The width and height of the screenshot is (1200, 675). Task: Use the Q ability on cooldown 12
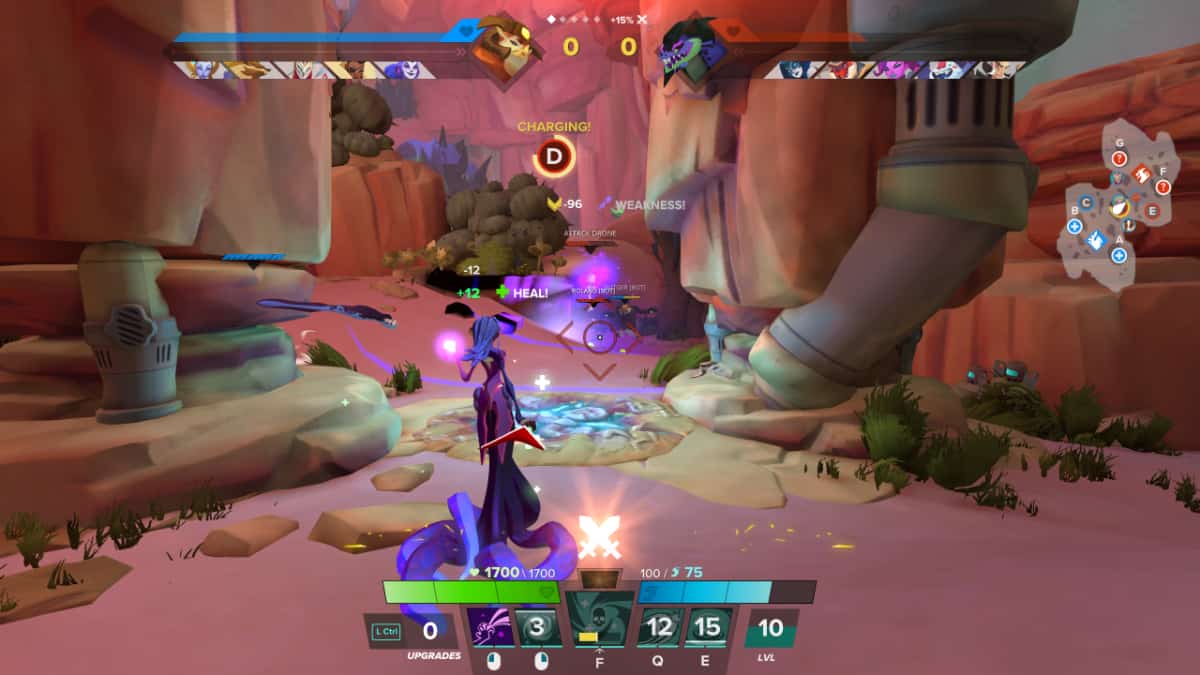(659, 628)
